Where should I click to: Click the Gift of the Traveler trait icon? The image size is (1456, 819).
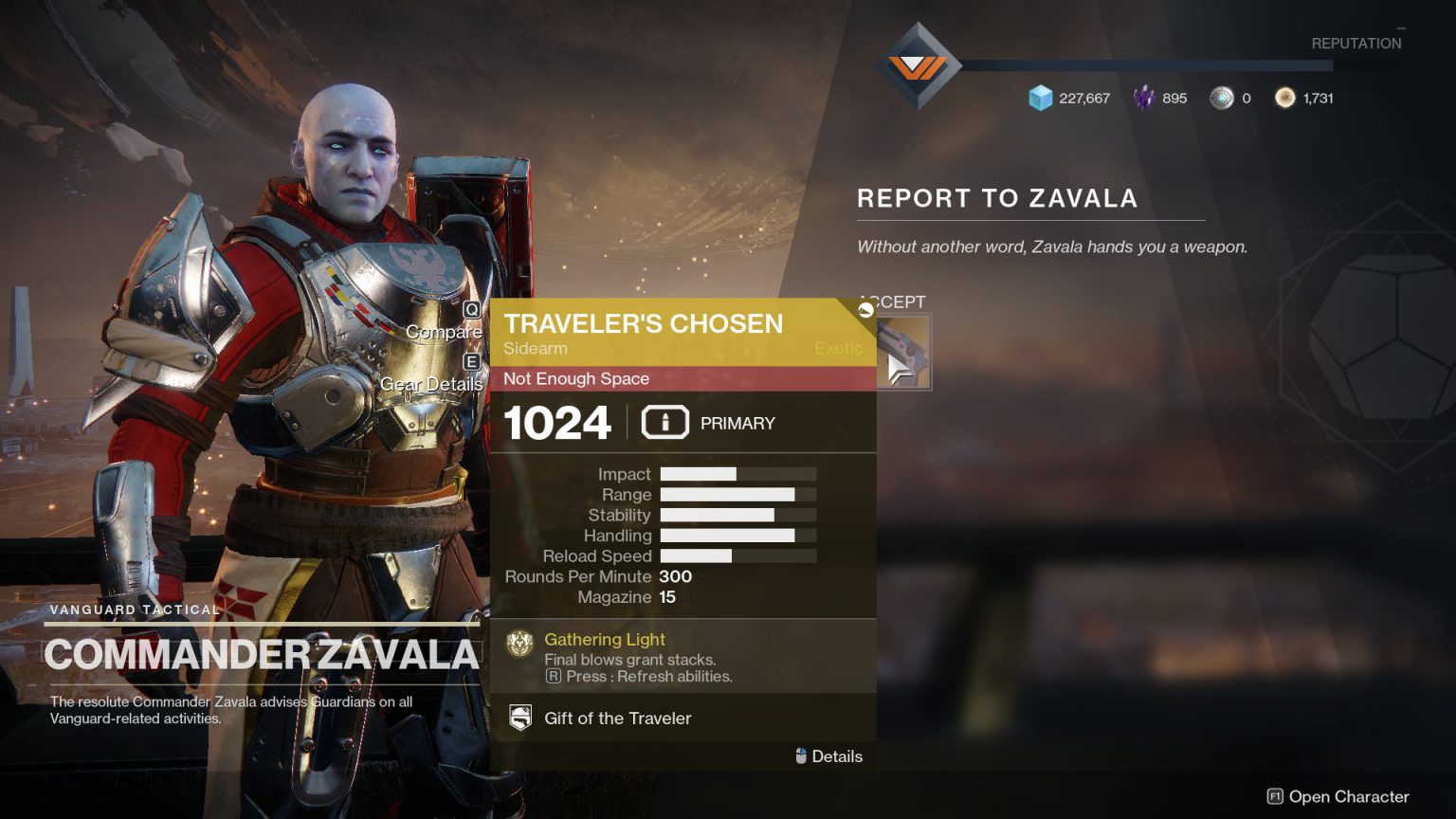pyautogui.click(x=520, y=718)
